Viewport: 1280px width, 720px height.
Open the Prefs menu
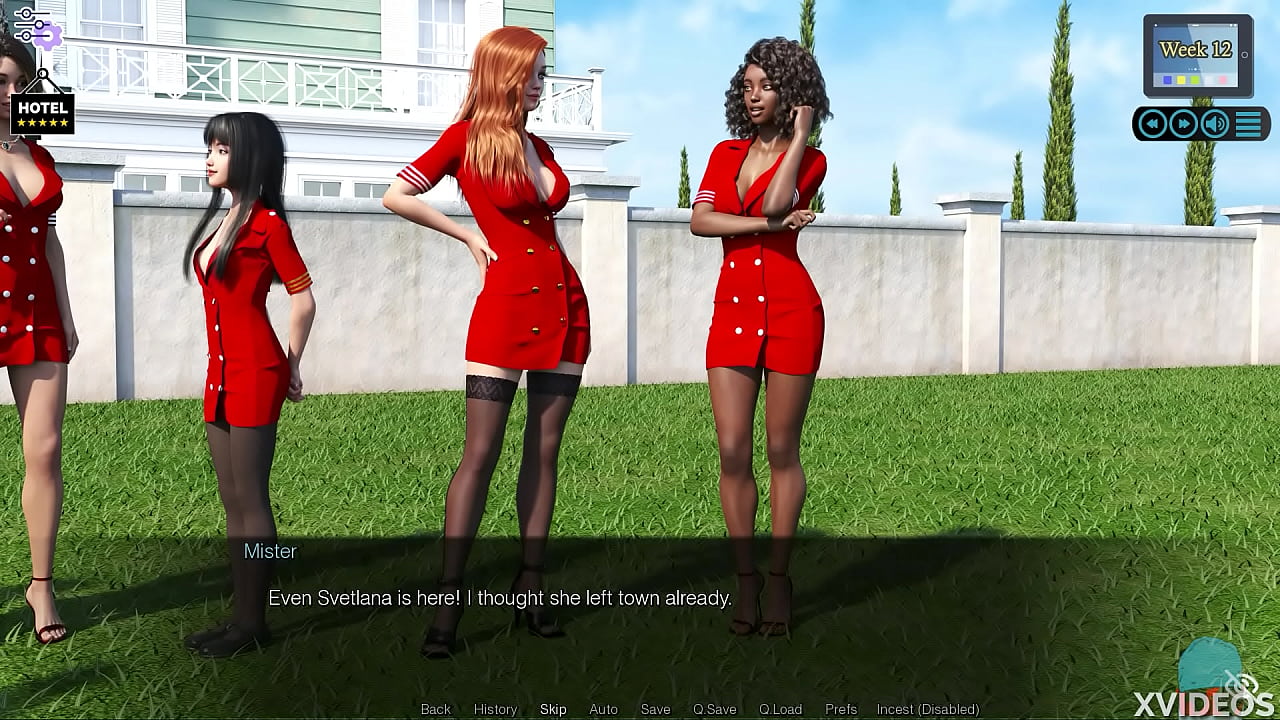point(841,709)
